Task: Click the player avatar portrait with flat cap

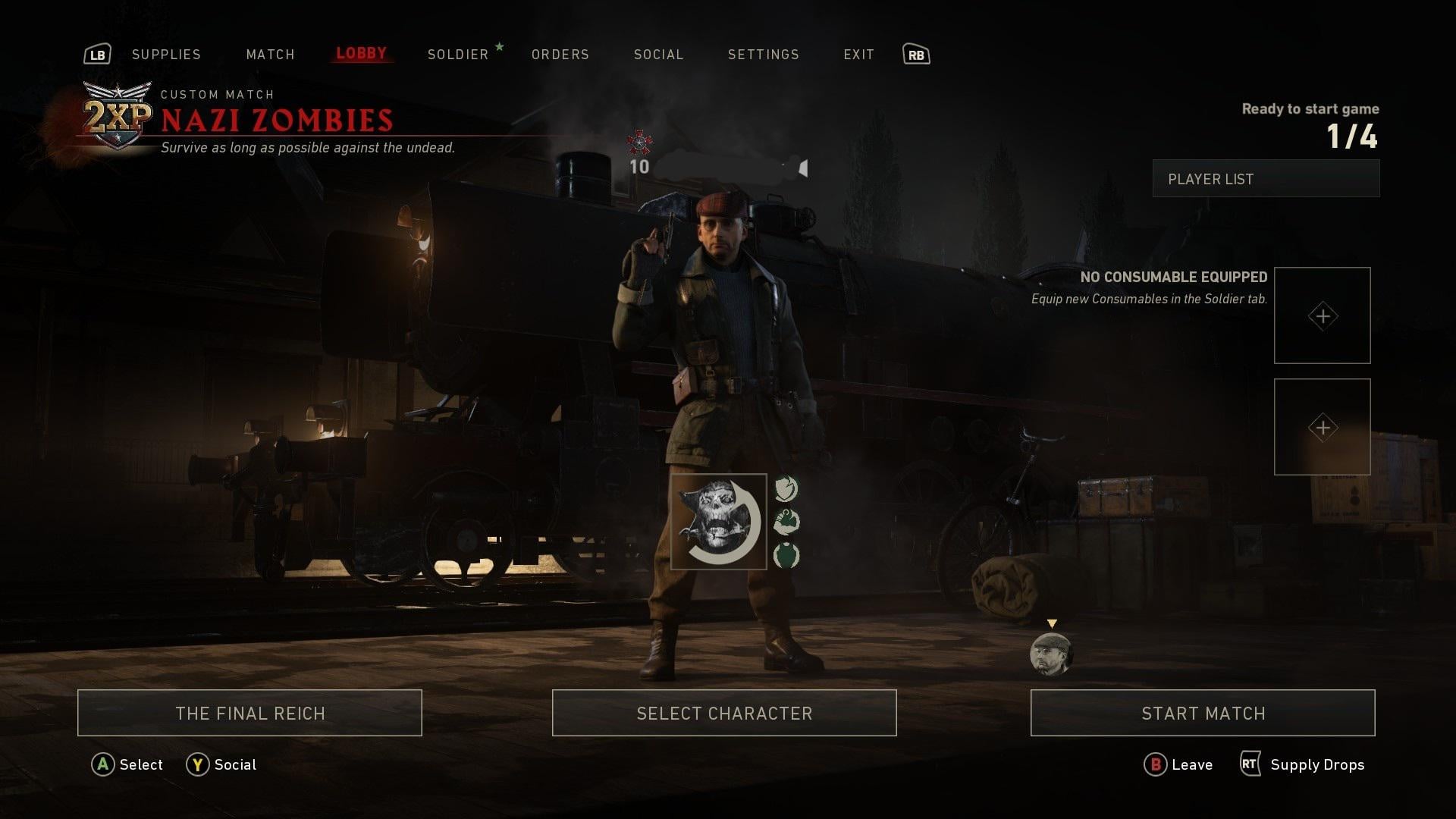Action: [x=1051, y=654]
